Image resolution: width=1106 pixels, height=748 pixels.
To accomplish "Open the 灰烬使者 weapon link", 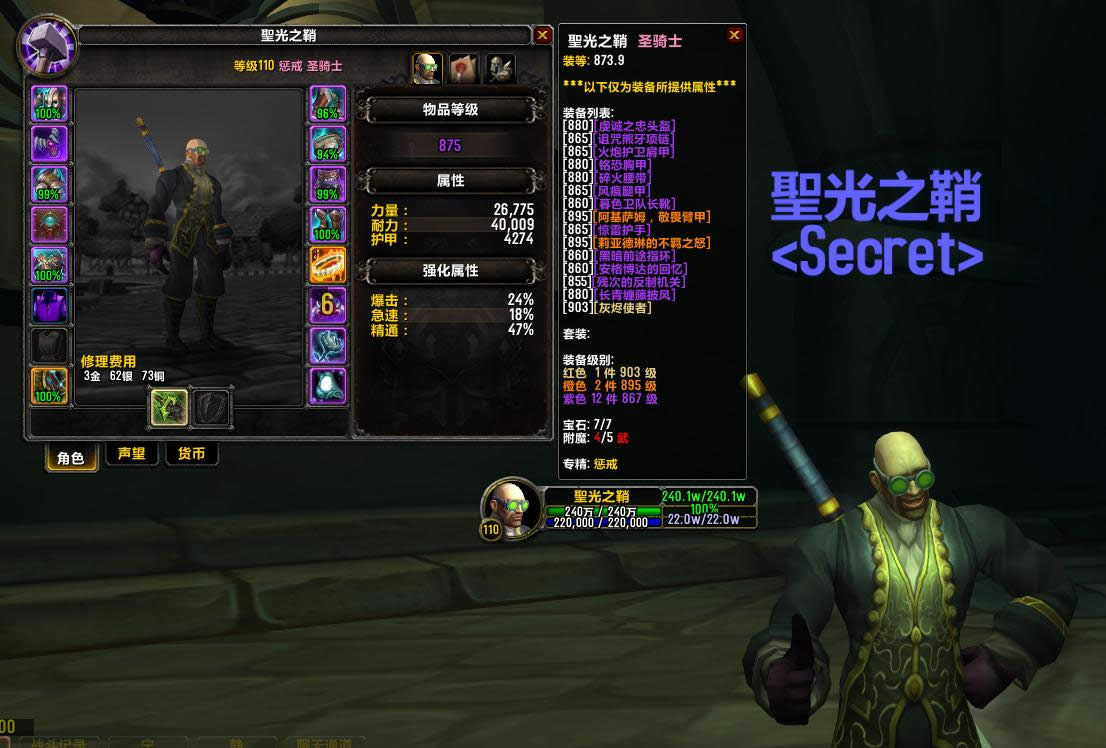I will tap(622, 308).
